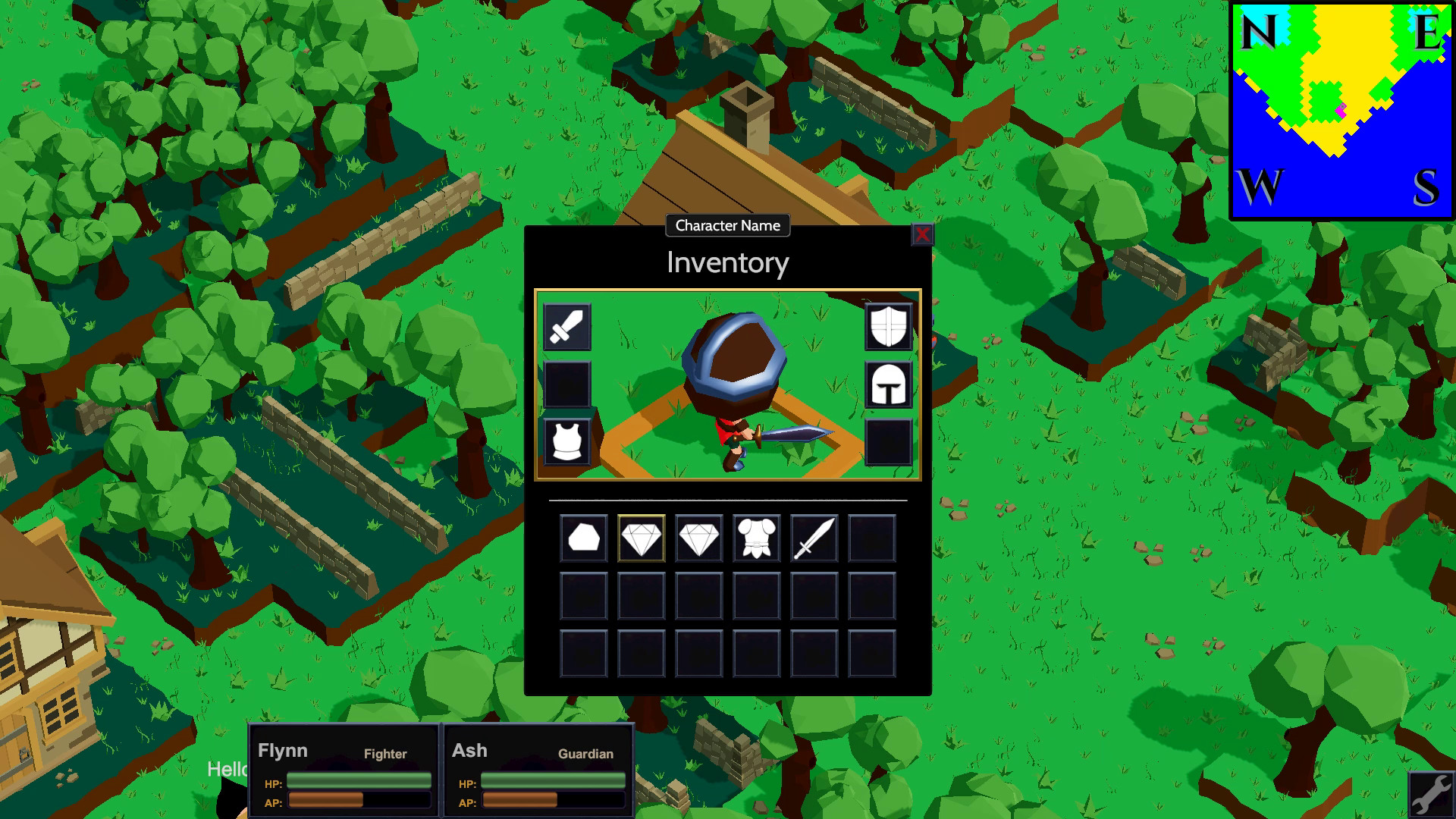Expand Ash's character panel
The image size is (1456, 819).
[538, 768]
